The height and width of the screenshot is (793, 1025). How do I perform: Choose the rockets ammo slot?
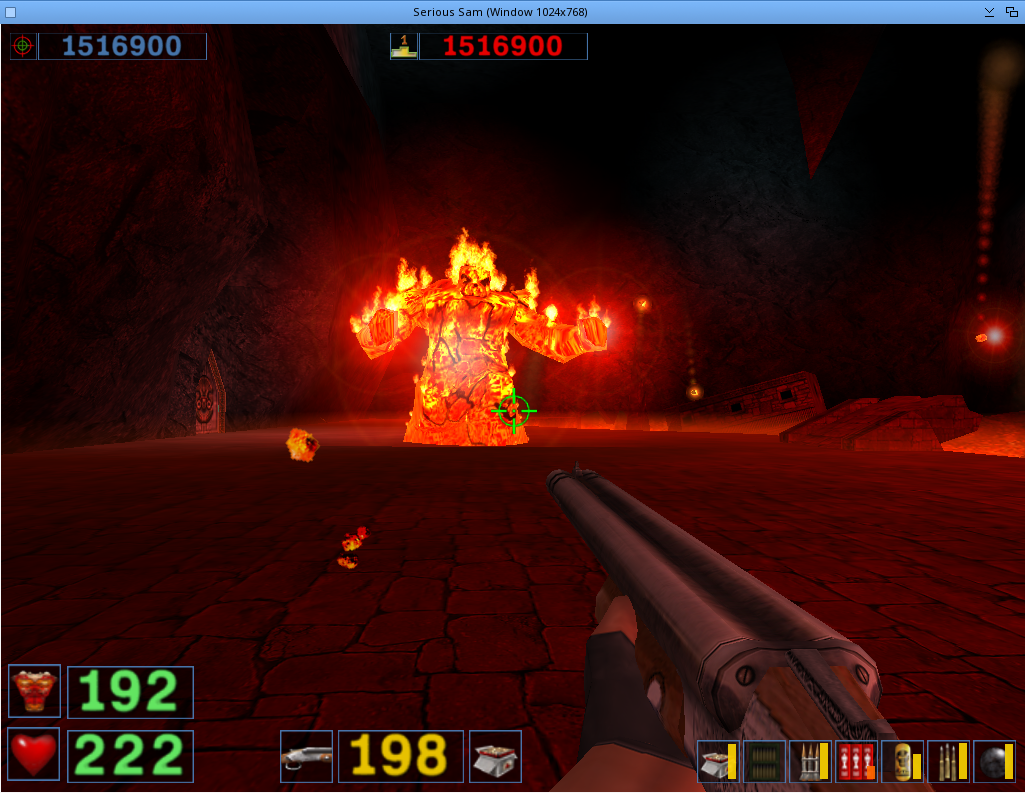click(x=809, y=761)
